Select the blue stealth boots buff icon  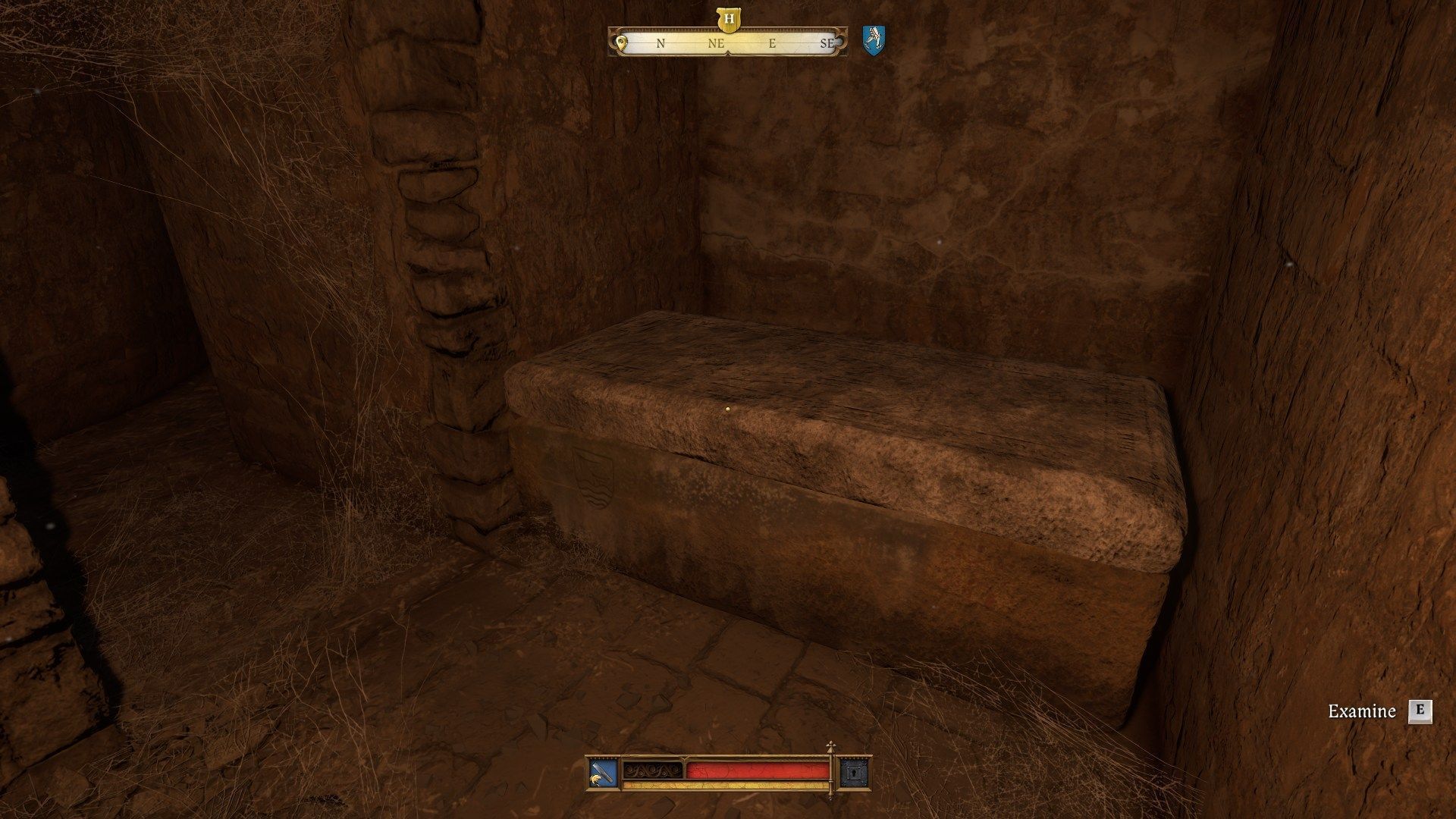(x=874, y=42)
